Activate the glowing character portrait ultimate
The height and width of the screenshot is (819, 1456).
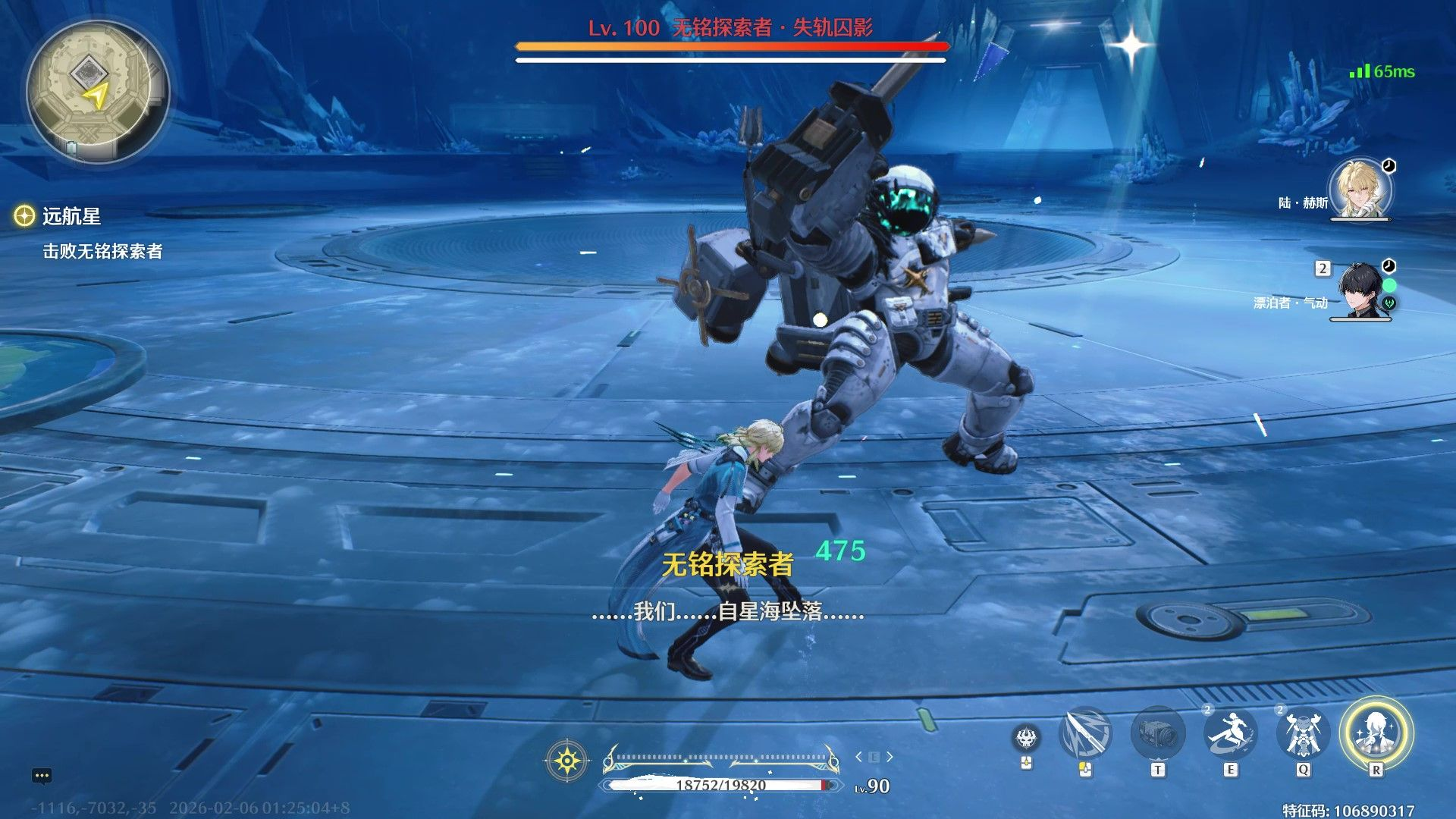pyautogui.click(x=1376, y=733)
